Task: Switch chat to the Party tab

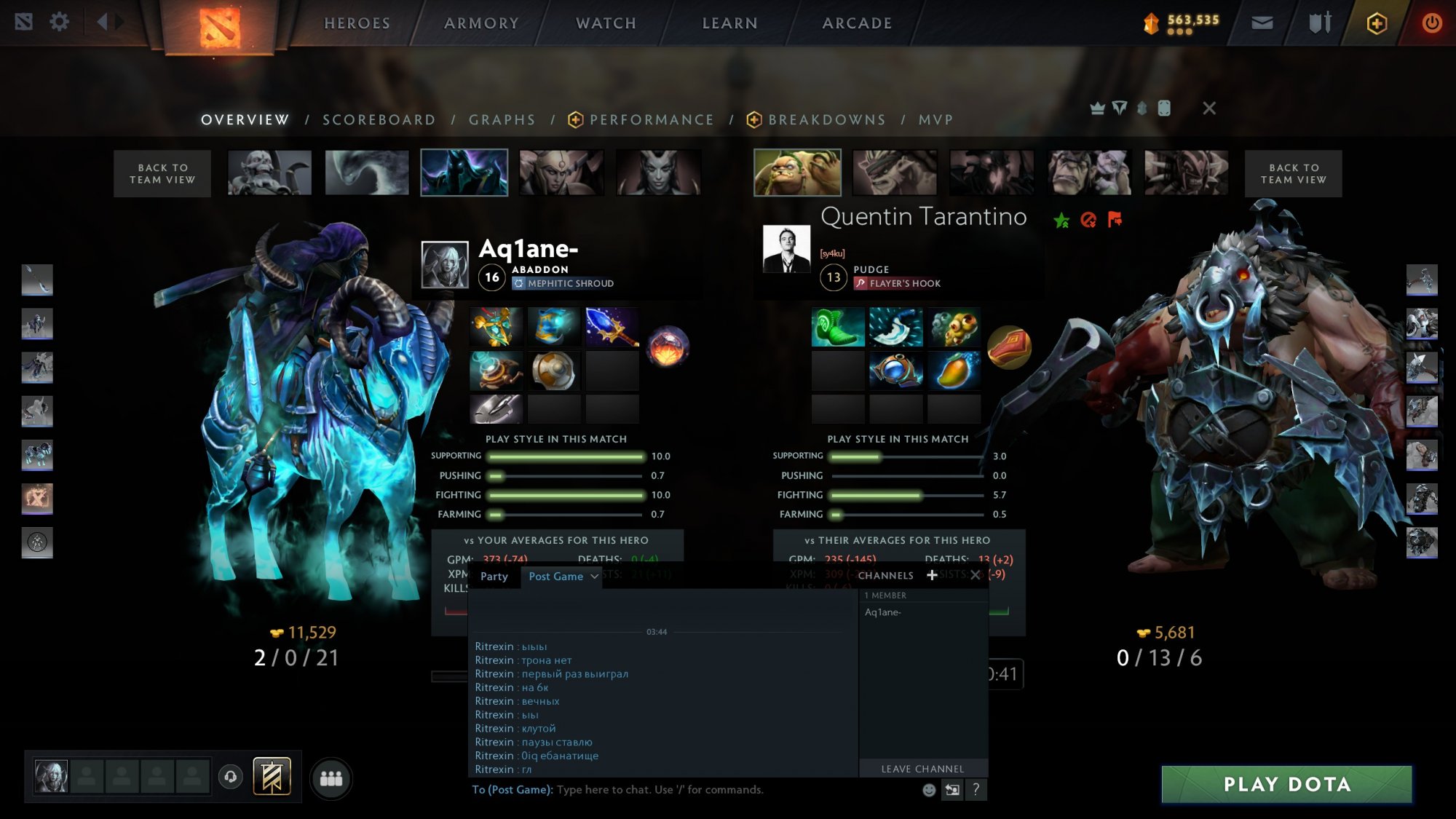Action: click(x=494, y=577)
